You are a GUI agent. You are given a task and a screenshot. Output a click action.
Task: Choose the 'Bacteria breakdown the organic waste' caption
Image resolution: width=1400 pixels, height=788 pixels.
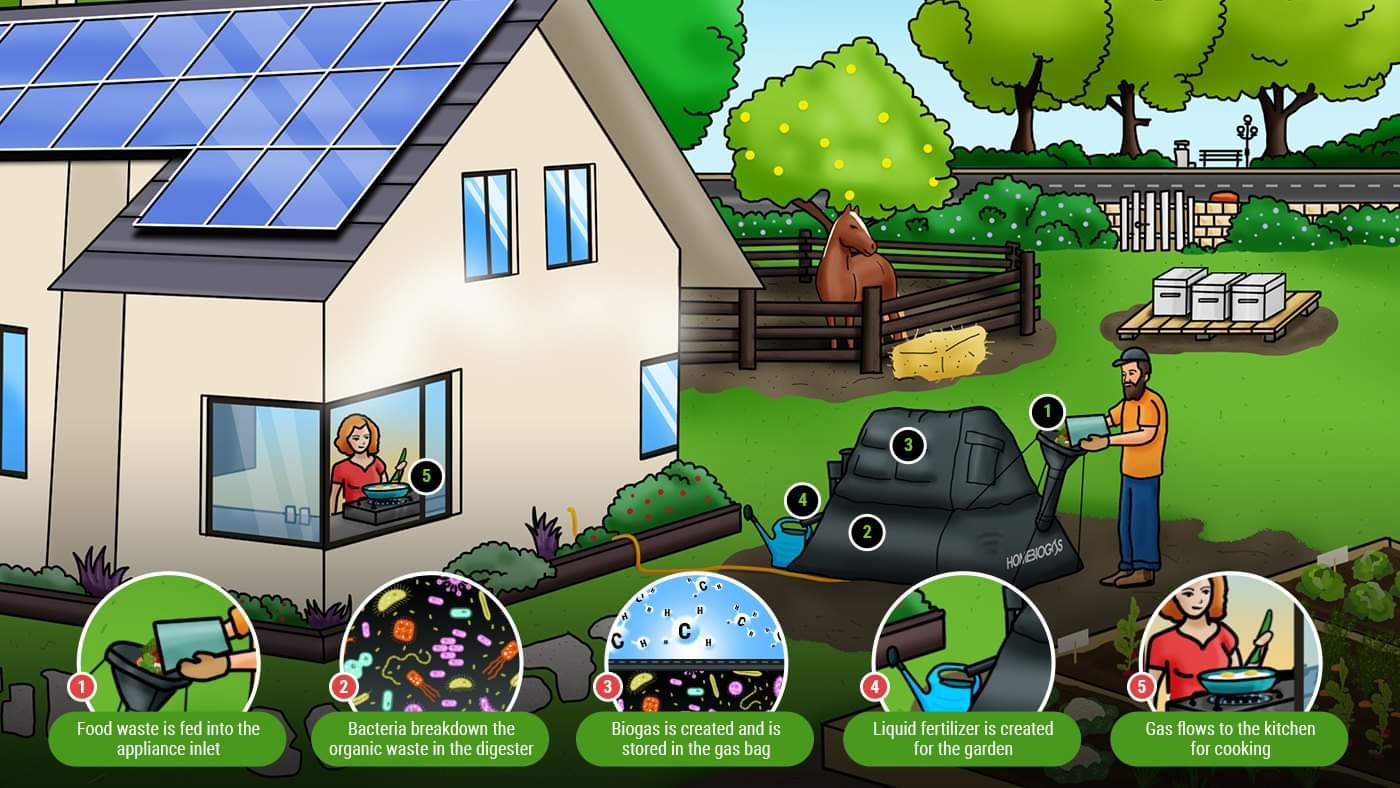432,738
